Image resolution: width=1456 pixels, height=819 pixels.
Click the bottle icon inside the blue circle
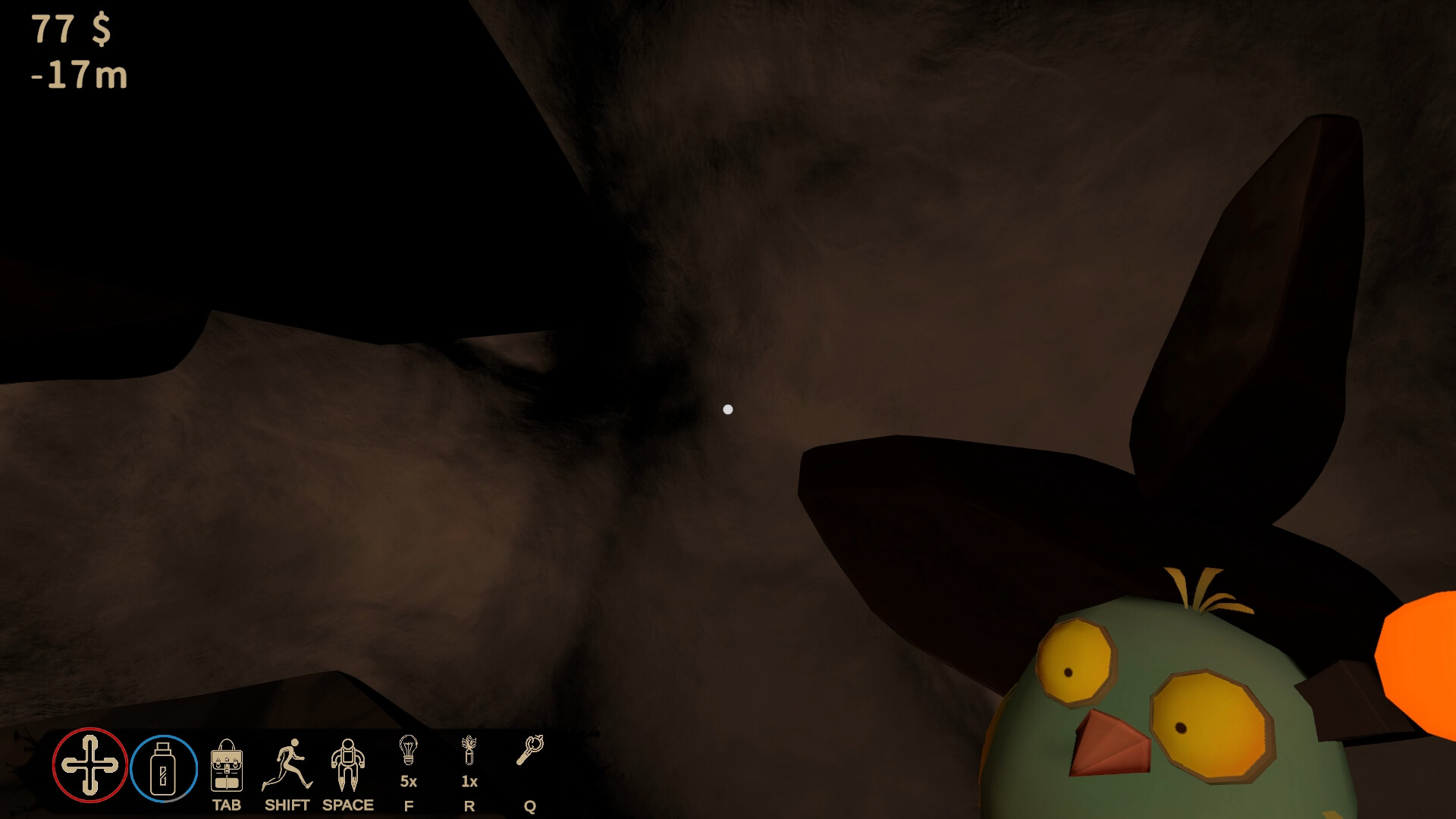162,768
